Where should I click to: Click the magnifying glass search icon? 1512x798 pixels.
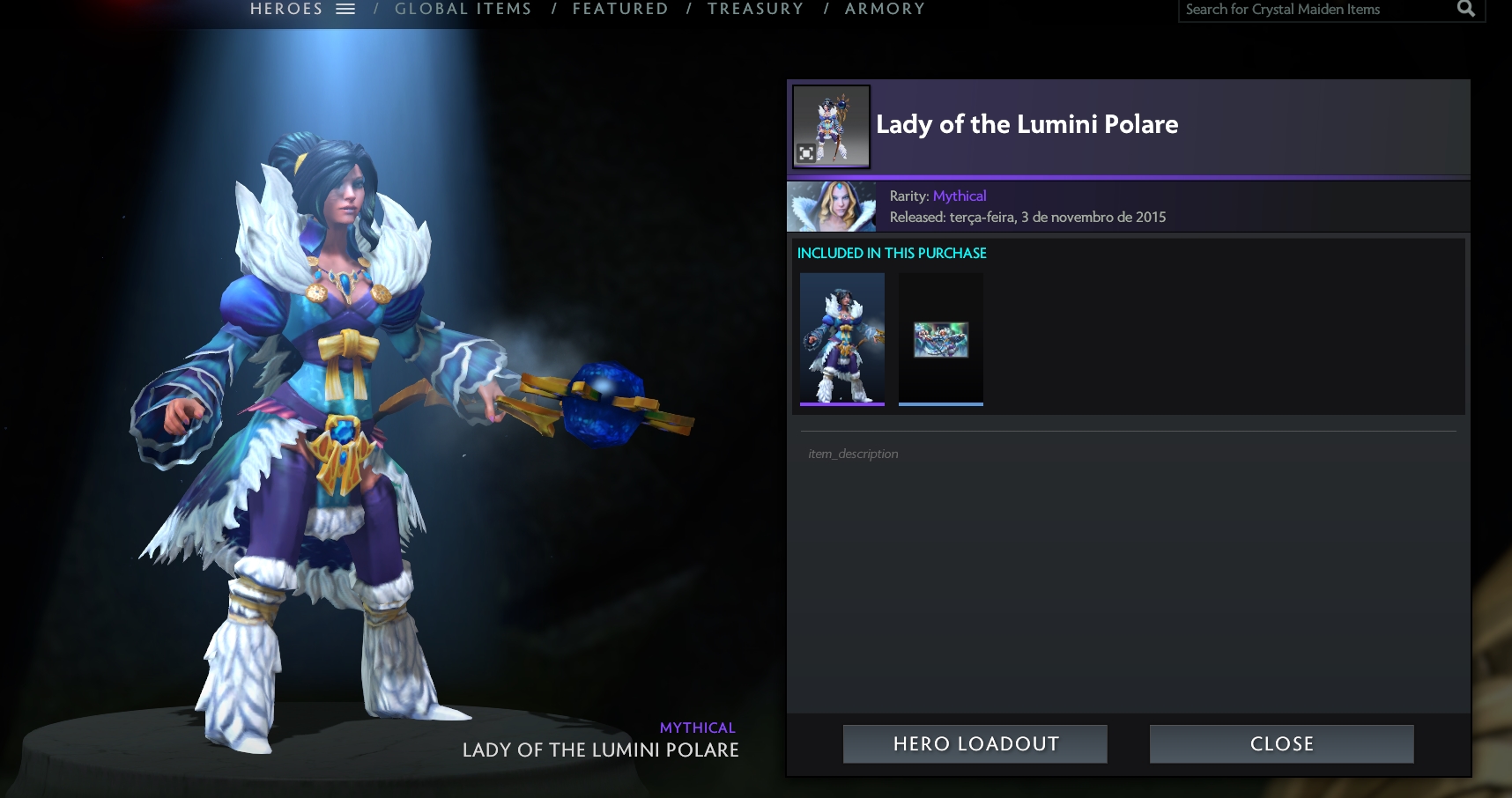pyautogui.click(x=1466, y=9)
